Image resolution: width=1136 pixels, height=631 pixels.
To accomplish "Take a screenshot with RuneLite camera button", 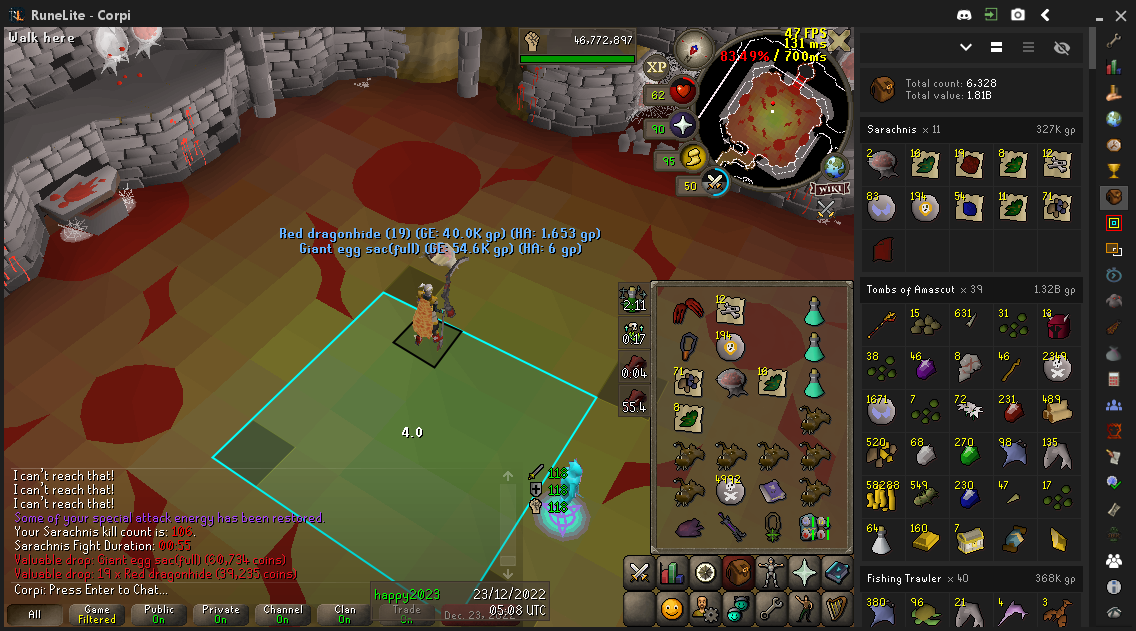I will tap(1017, 15).
